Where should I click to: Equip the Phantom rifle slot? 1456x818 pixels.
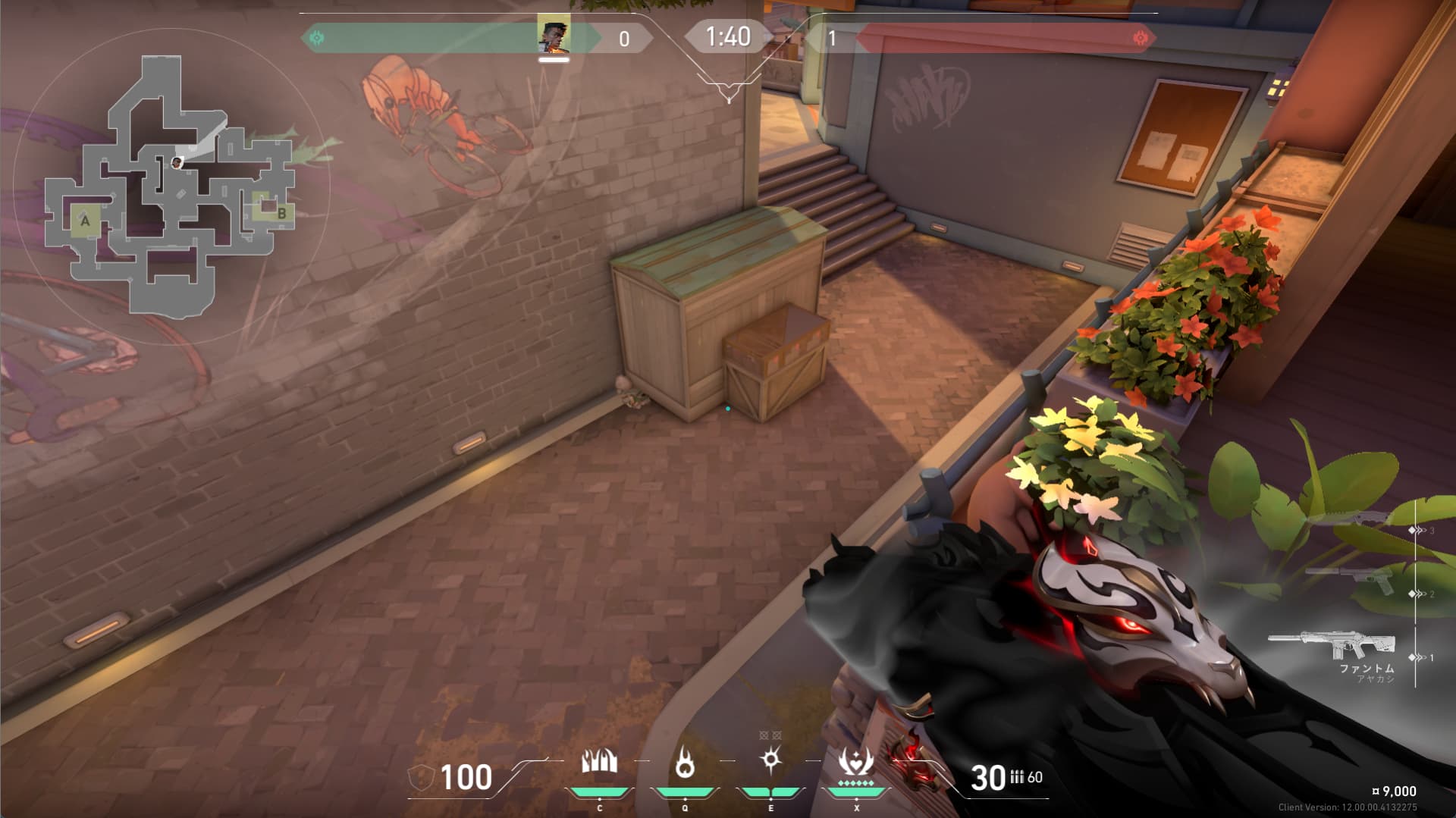[1333, 646]
